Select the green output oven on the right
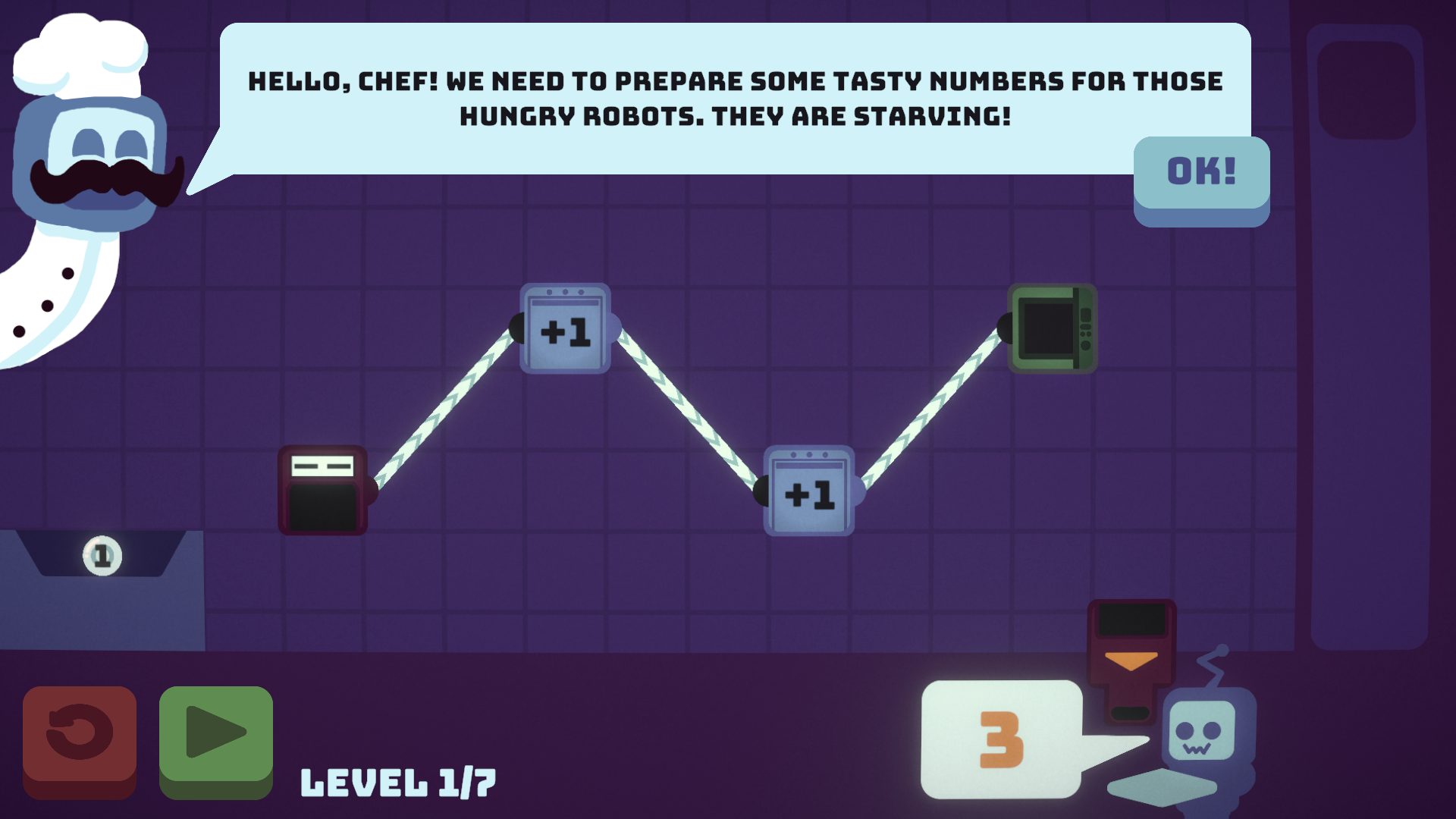 1052,330
